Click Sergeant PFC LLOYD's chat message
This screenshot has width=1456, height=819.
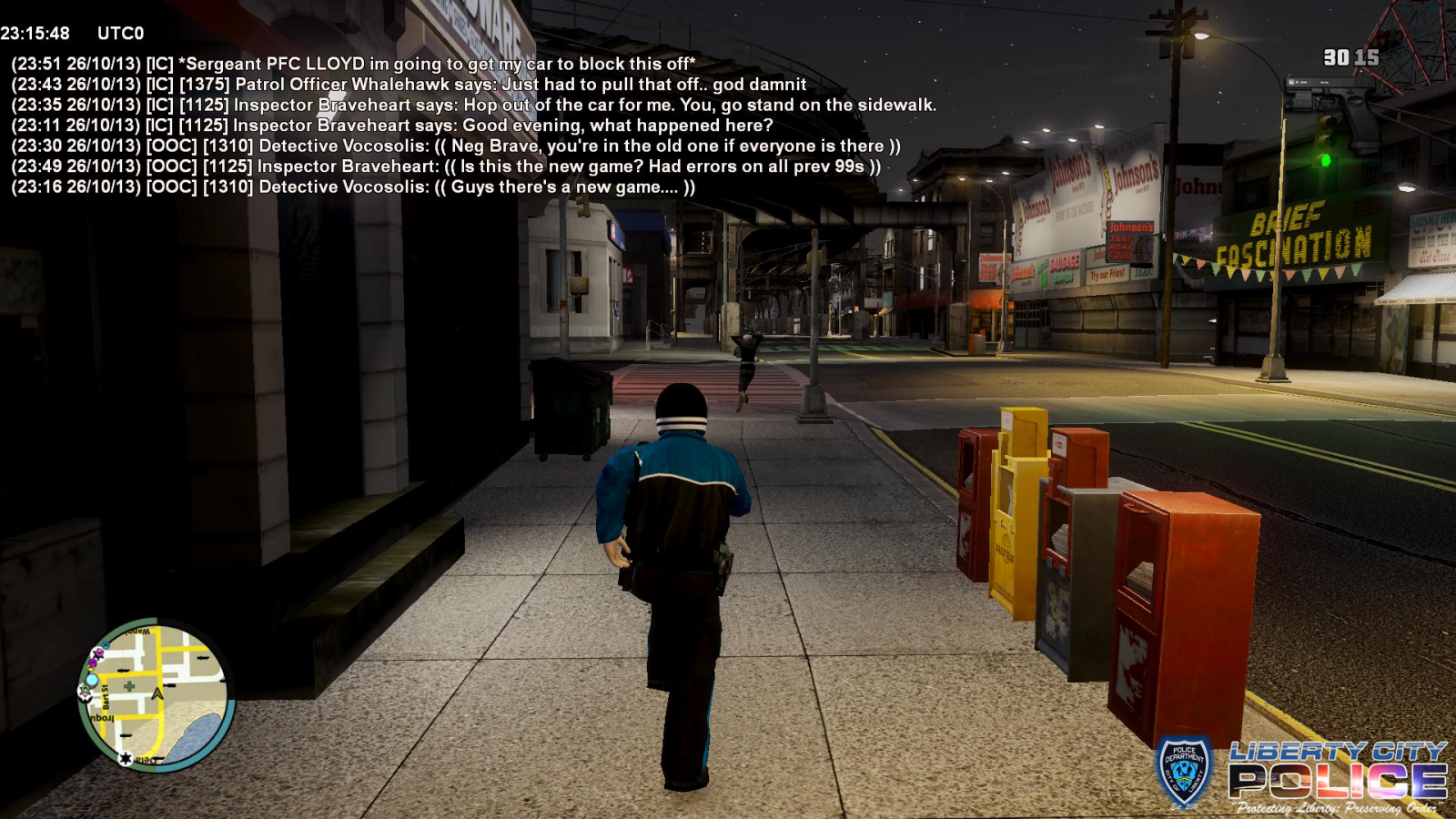[353, 64]
